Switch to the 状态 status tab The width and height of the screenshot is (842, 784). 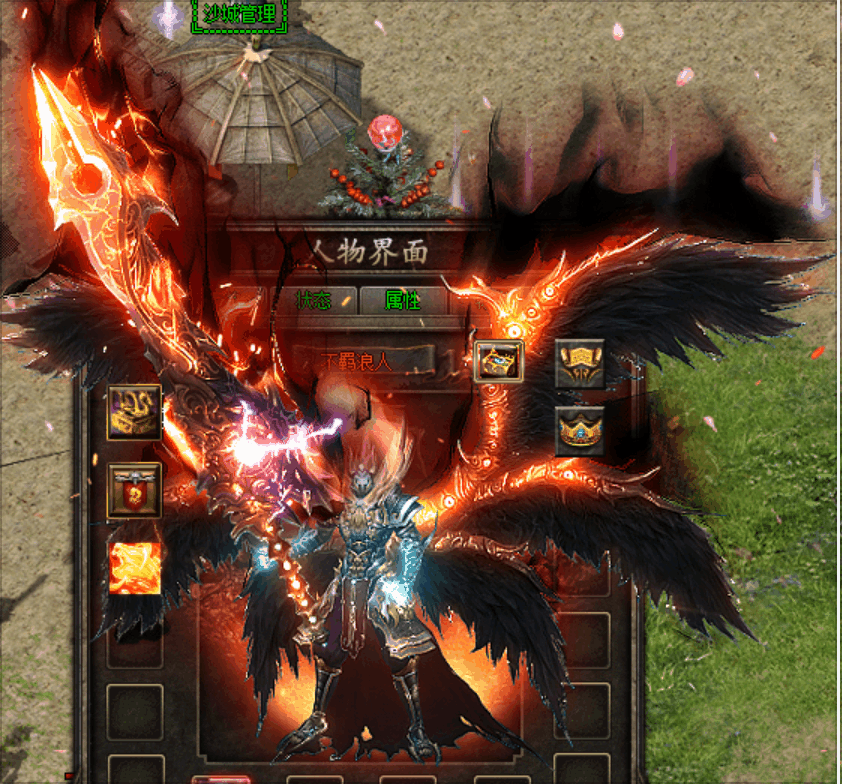[x=312, y=300]
